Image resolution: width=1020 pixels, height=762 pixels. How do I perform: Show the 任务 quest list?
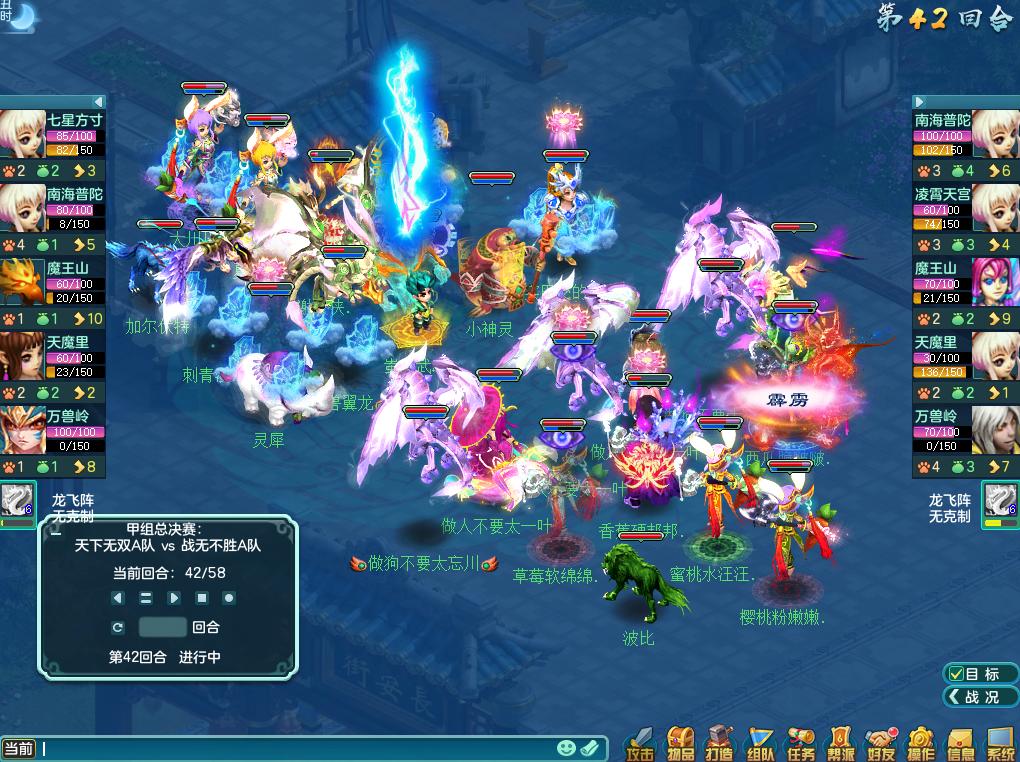(x=800, y=743)
